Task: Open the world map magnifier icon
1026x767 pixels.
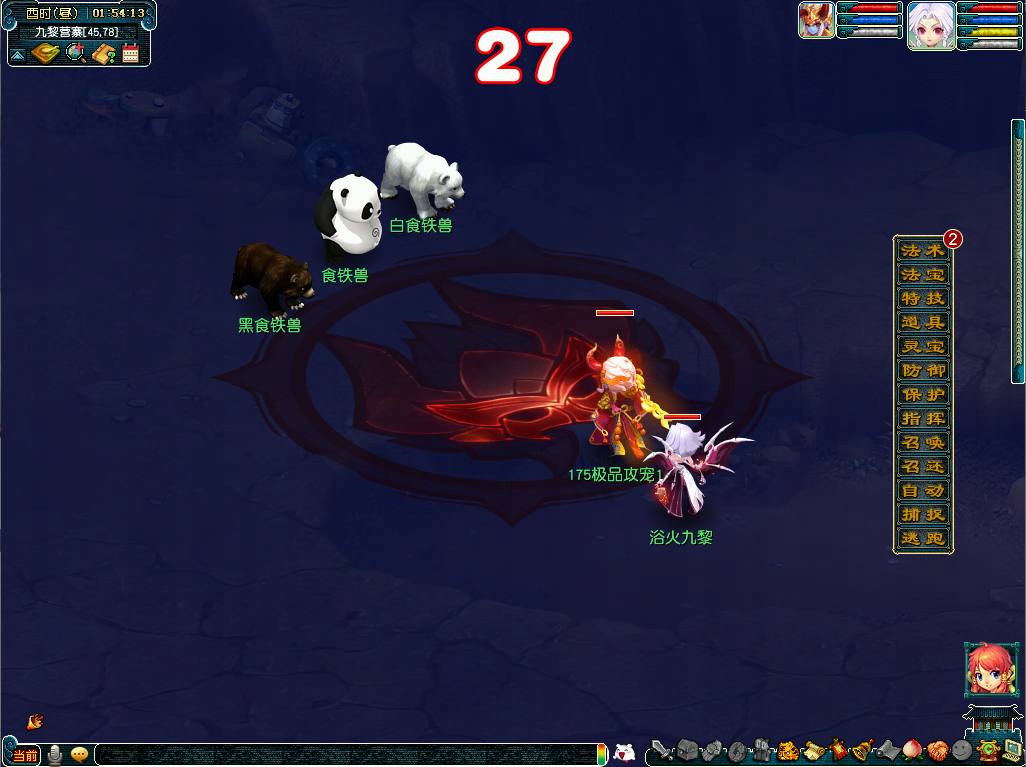Action: tap(75, 53)
